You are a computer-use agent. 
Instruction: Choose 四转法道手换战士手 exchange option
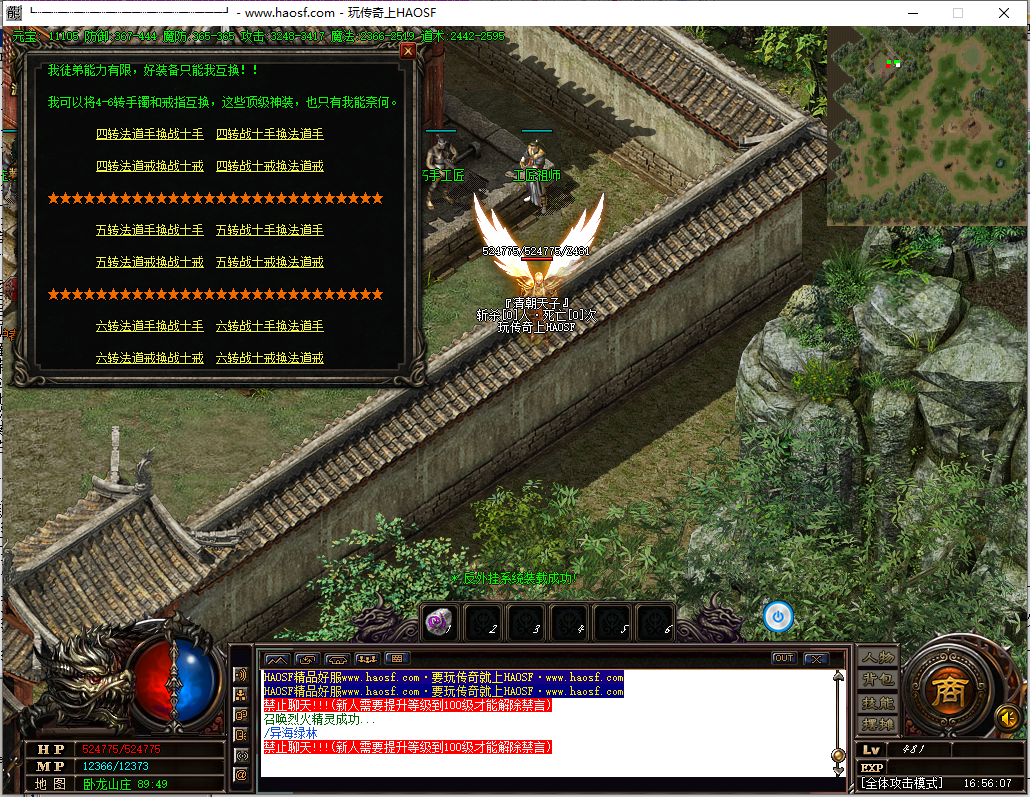click(149, 134)
